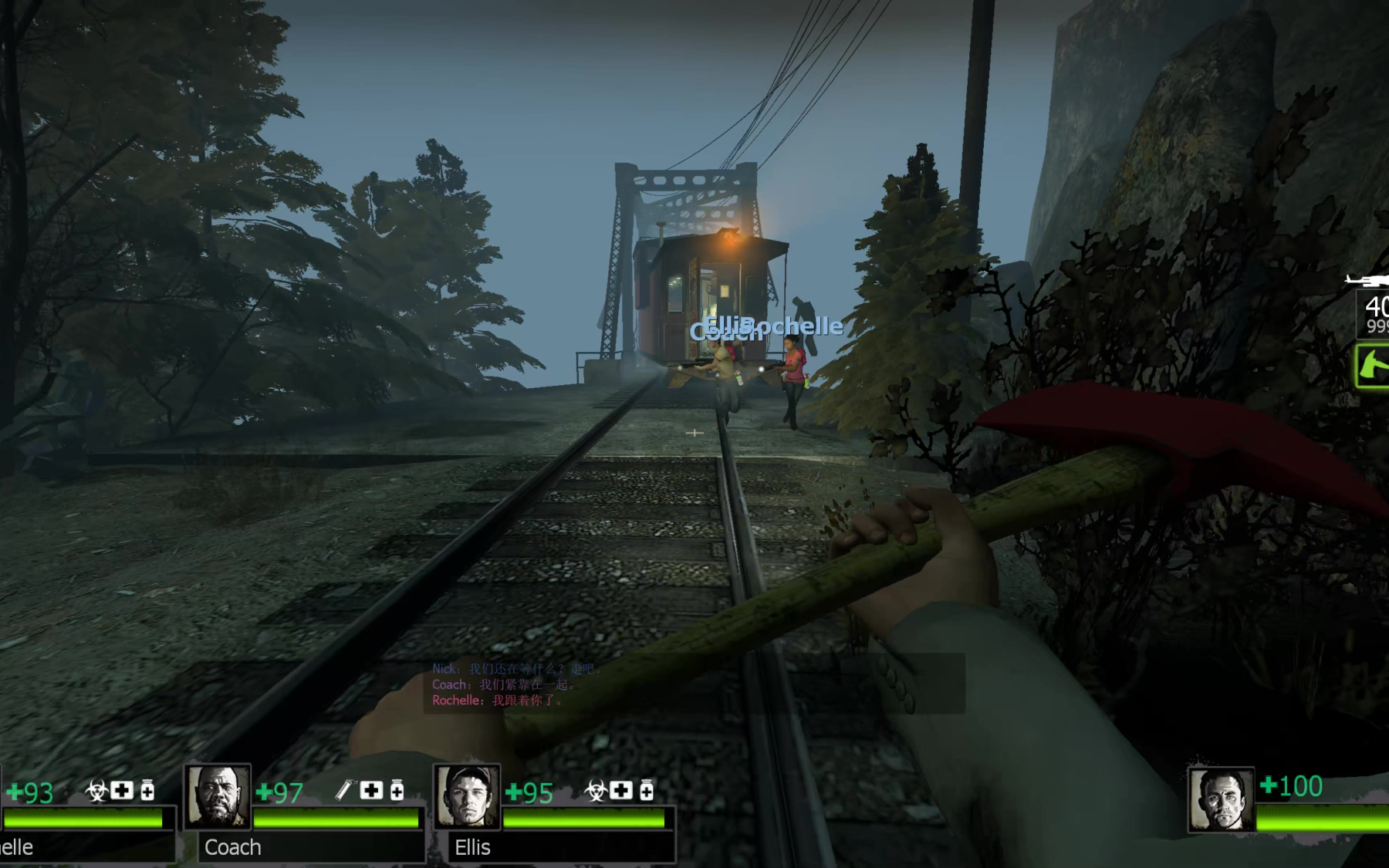Click Nick's own portrait
This screenshot has width=1389, height=868.
(x=1220, y=799)
